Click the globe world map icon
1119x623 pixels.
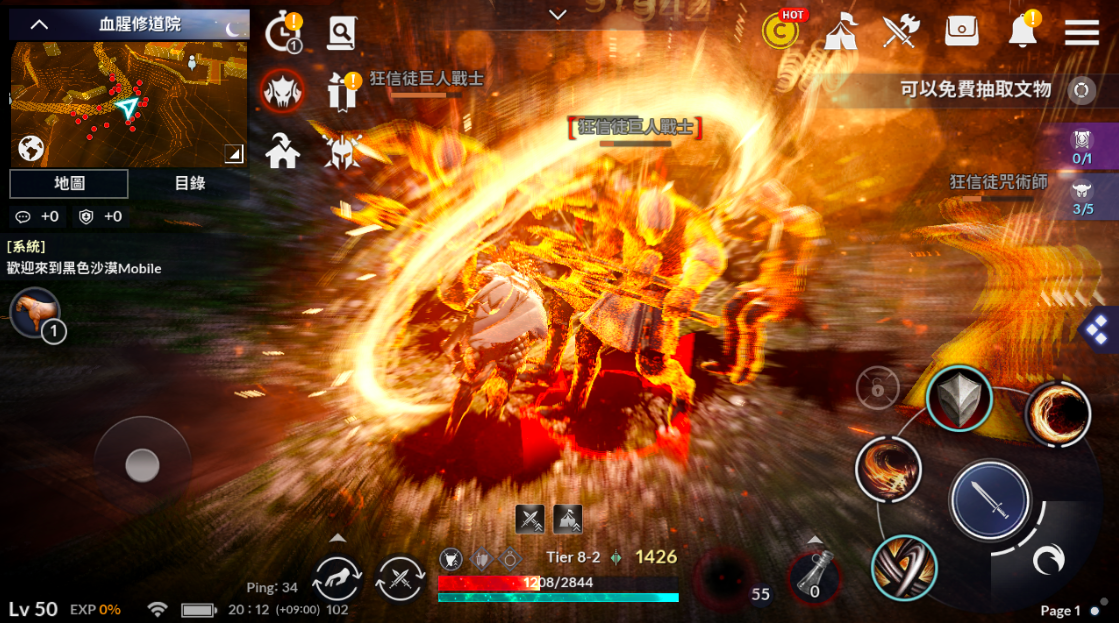tap(31, 149)
